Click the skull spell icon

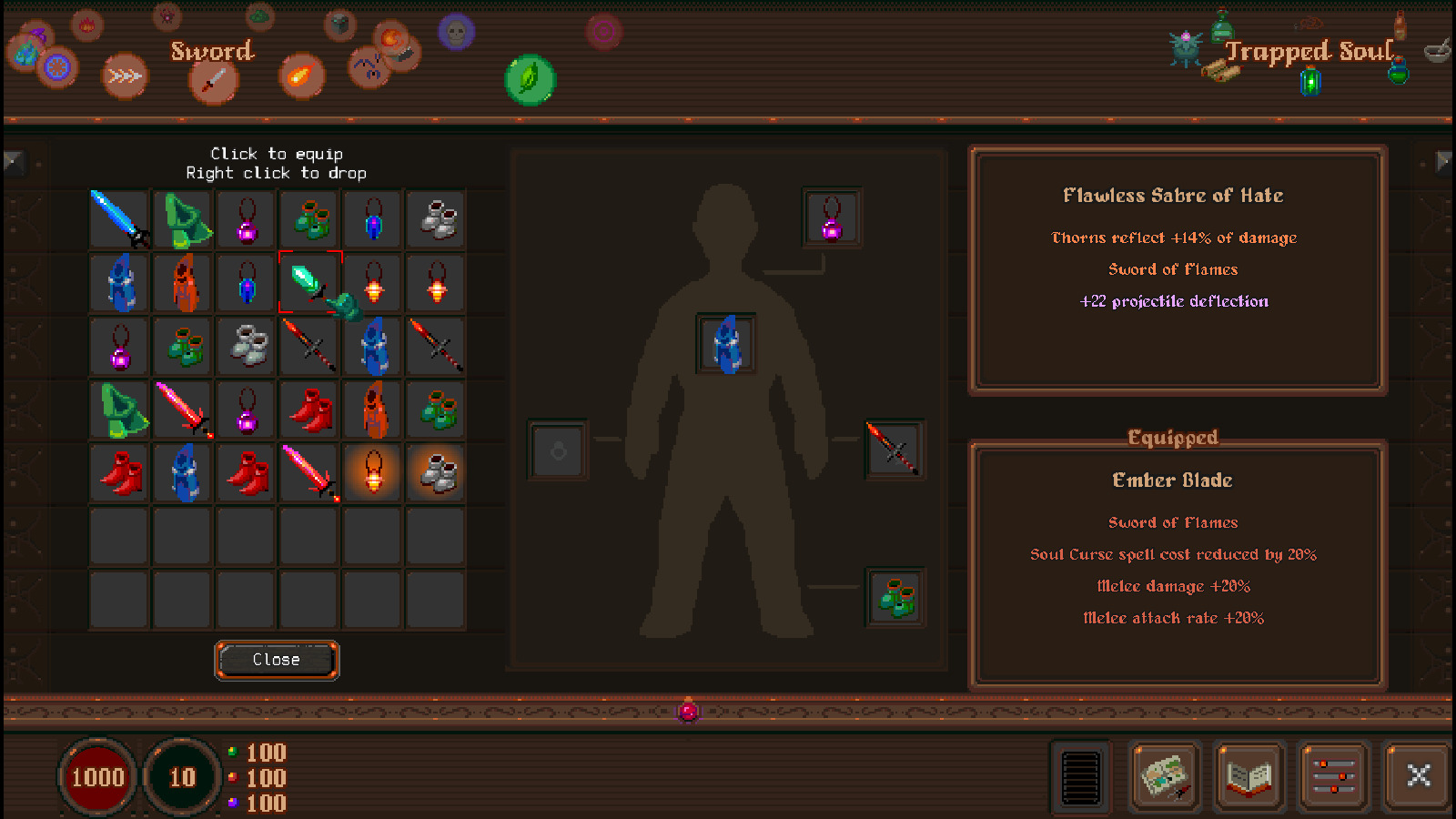pos(455,32)
